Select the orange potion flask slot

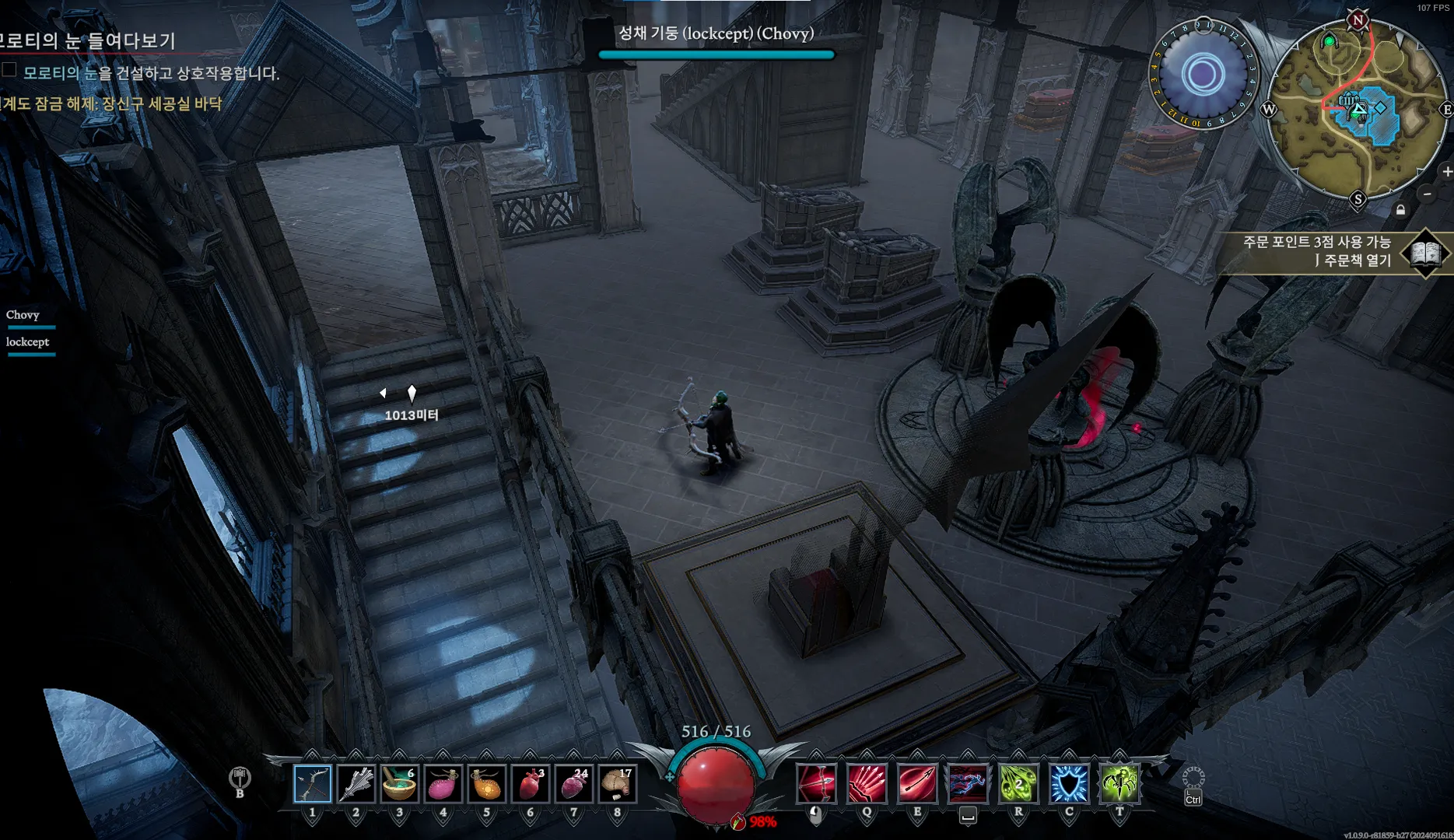tap(487, 784)
